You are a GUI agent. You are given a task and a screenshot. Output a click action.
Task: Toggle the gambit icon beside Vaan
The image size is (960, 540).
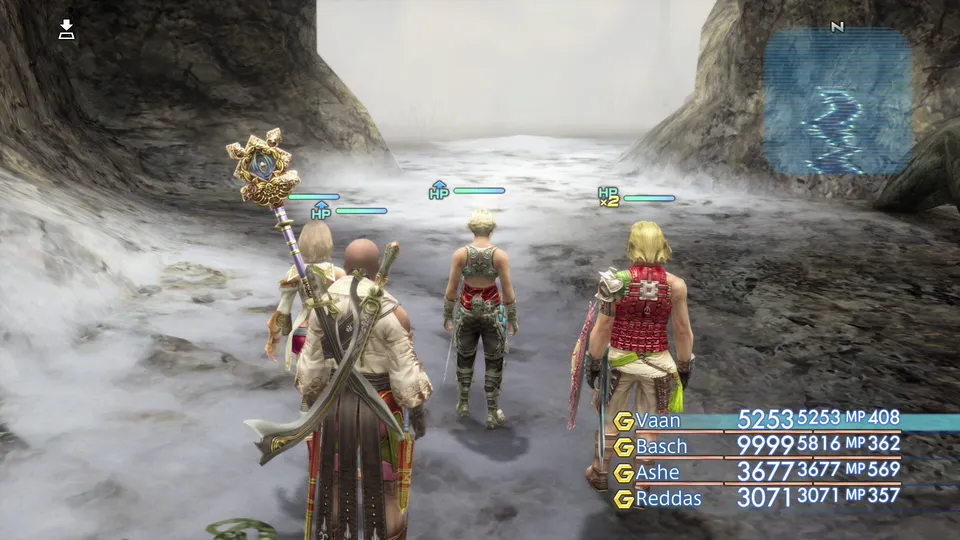pos(624,420)
